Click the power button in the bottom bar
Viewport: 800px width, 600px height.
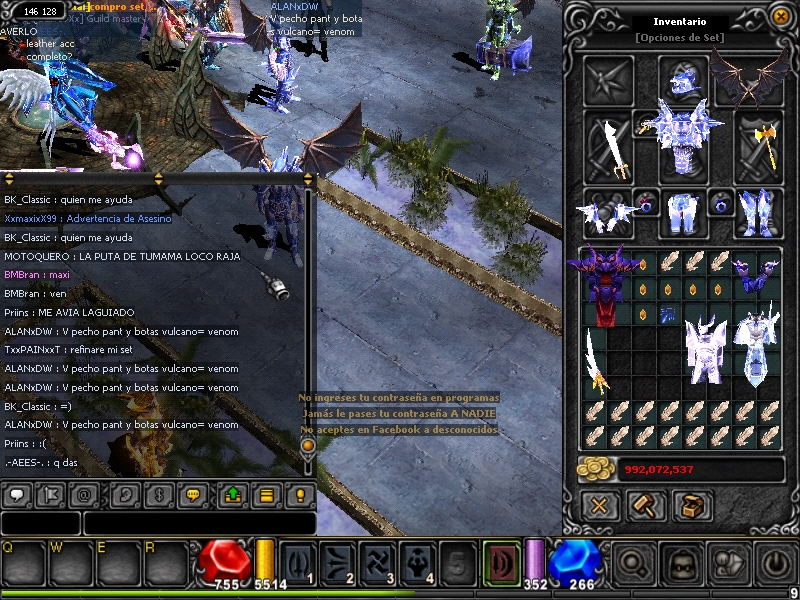(778, 562)
